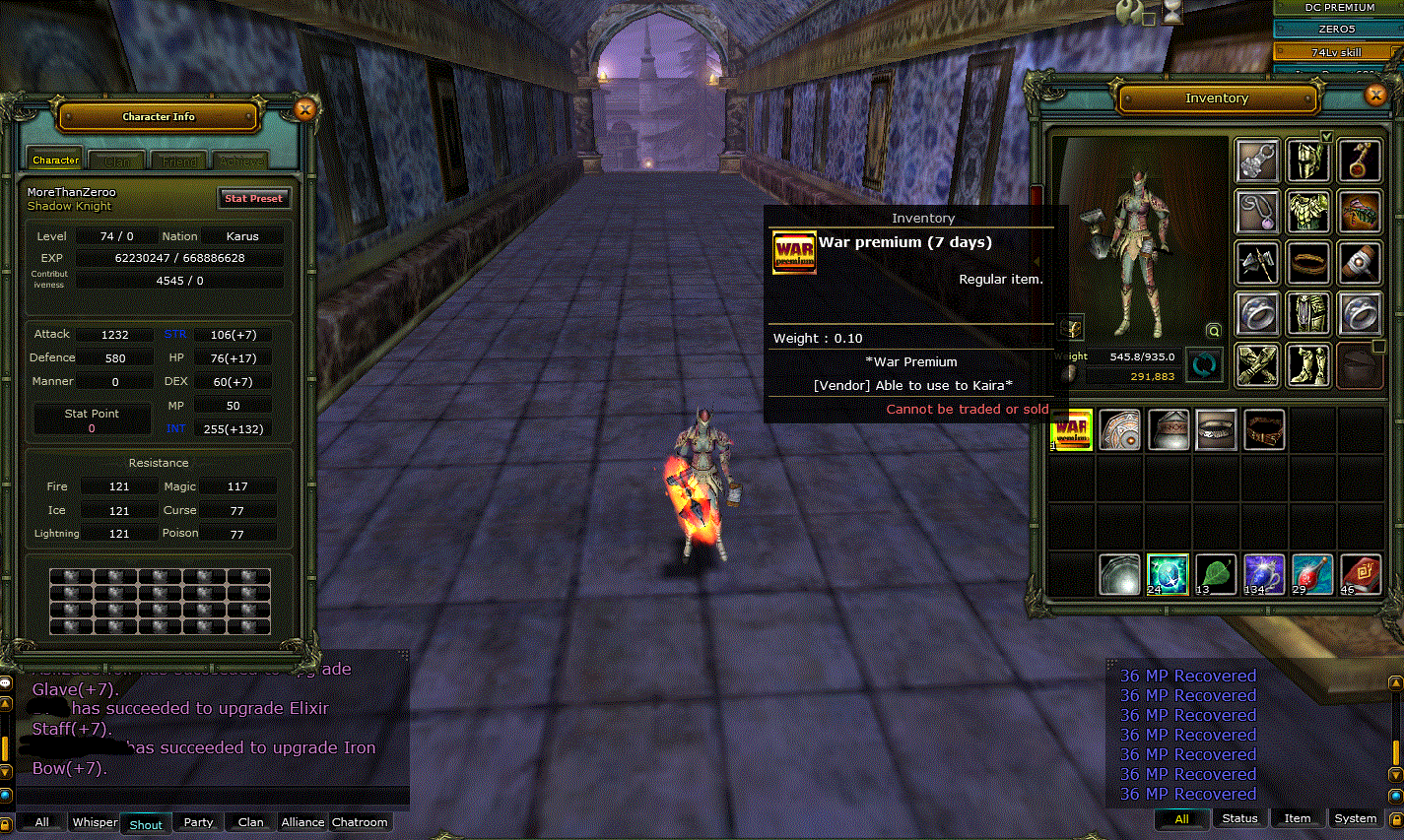The width and height of the screenshot is (1404, 840).
Task: Select the equipped necklace slot
Action: click(1257, 210)
